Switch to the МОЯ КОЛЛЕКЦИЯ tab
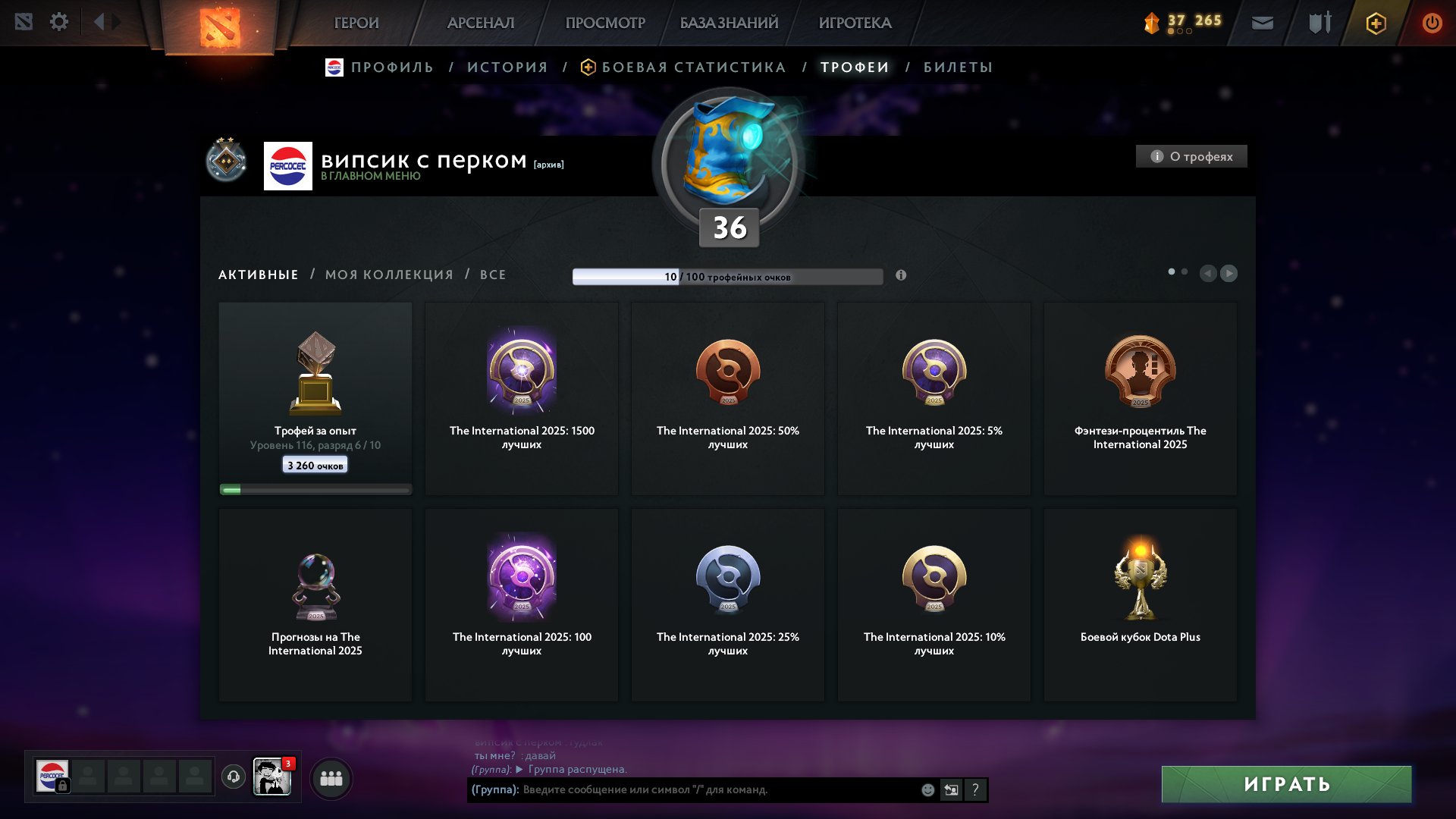Image resolution: width=1456 pixels, height=819 pixels. 388,275
